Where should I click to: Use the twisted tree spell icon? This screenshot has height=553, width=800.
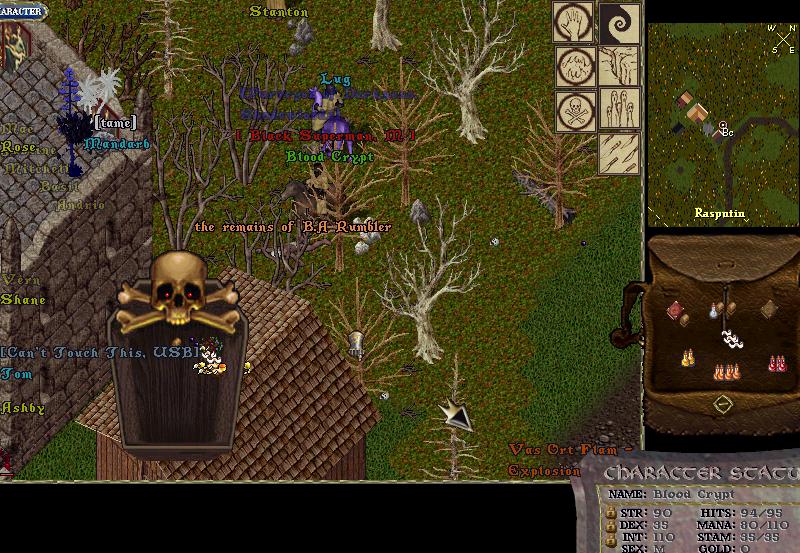coord(619,66)
